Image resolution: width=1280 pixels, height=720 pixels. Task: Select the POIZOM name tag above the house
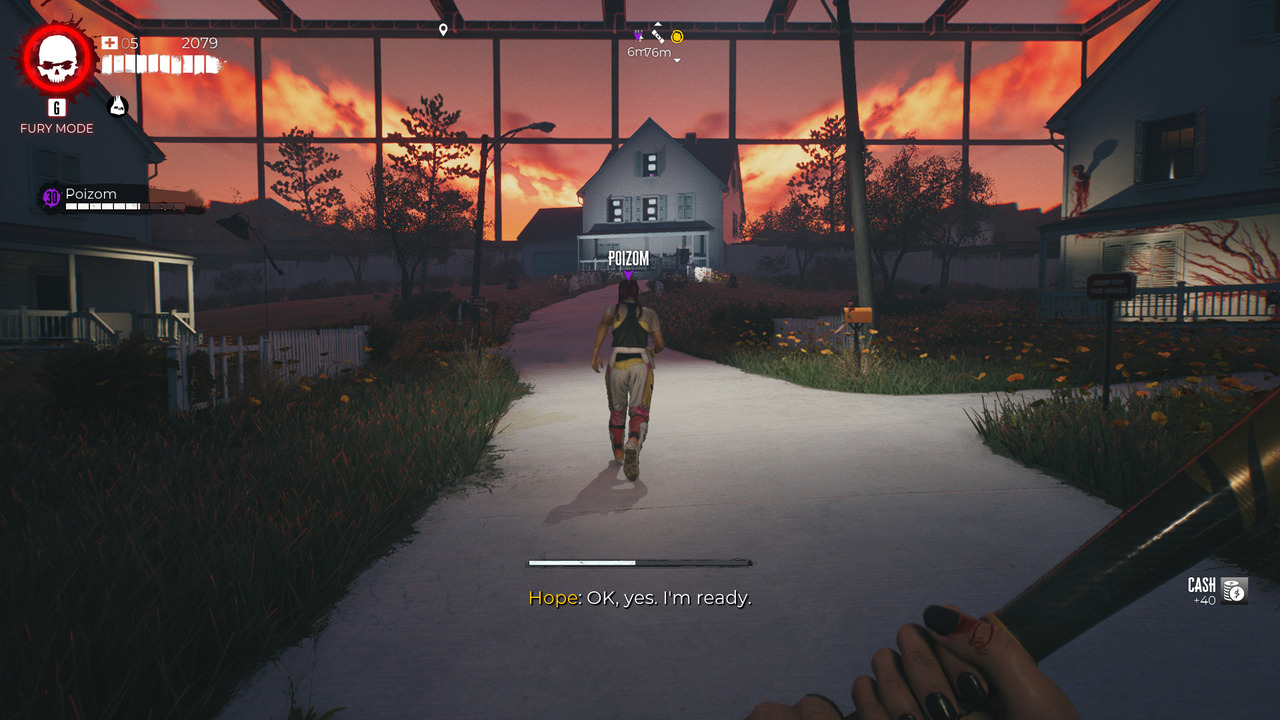(x=627, y=257)
